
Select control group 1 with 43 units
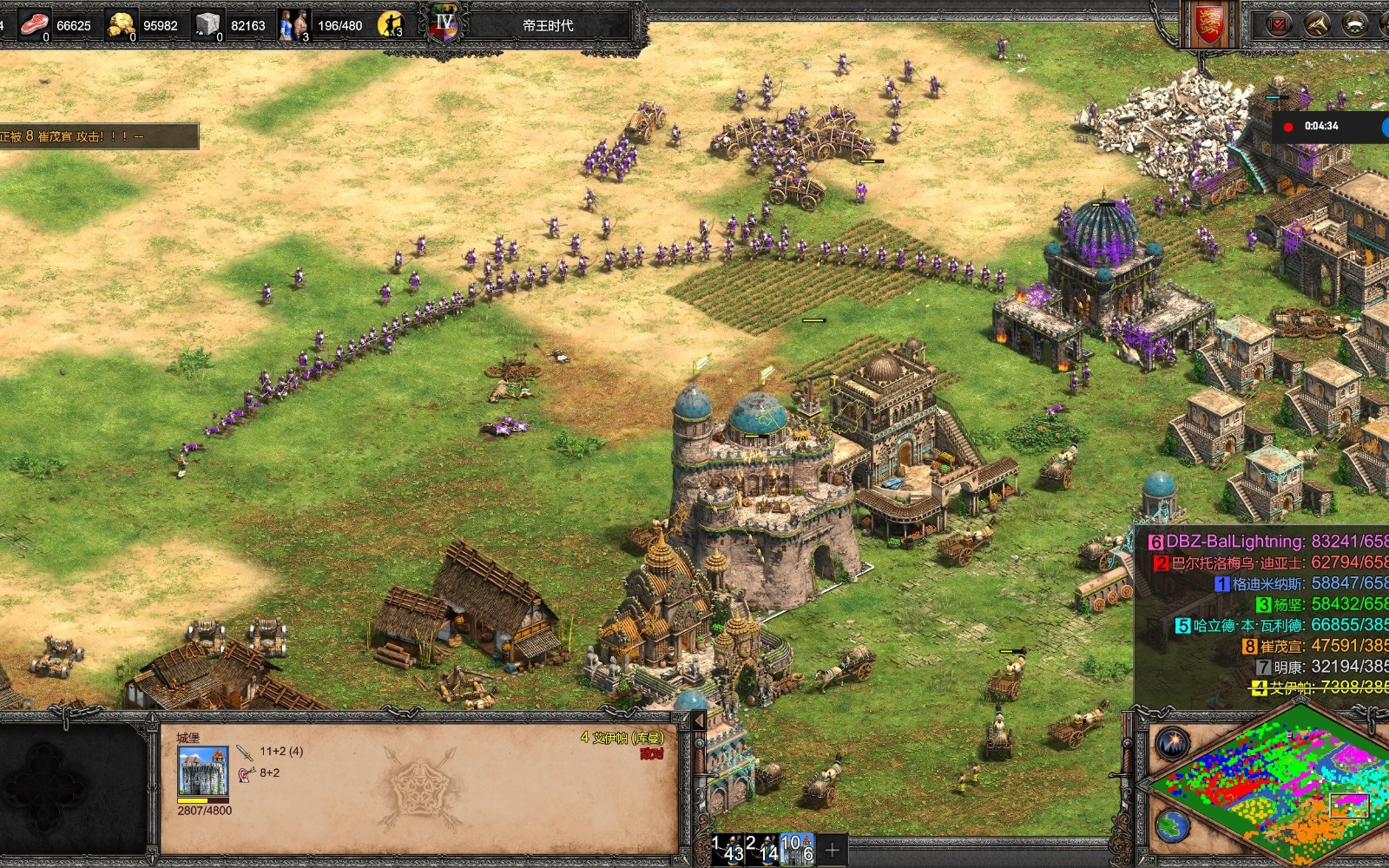[x=727, y=849]
